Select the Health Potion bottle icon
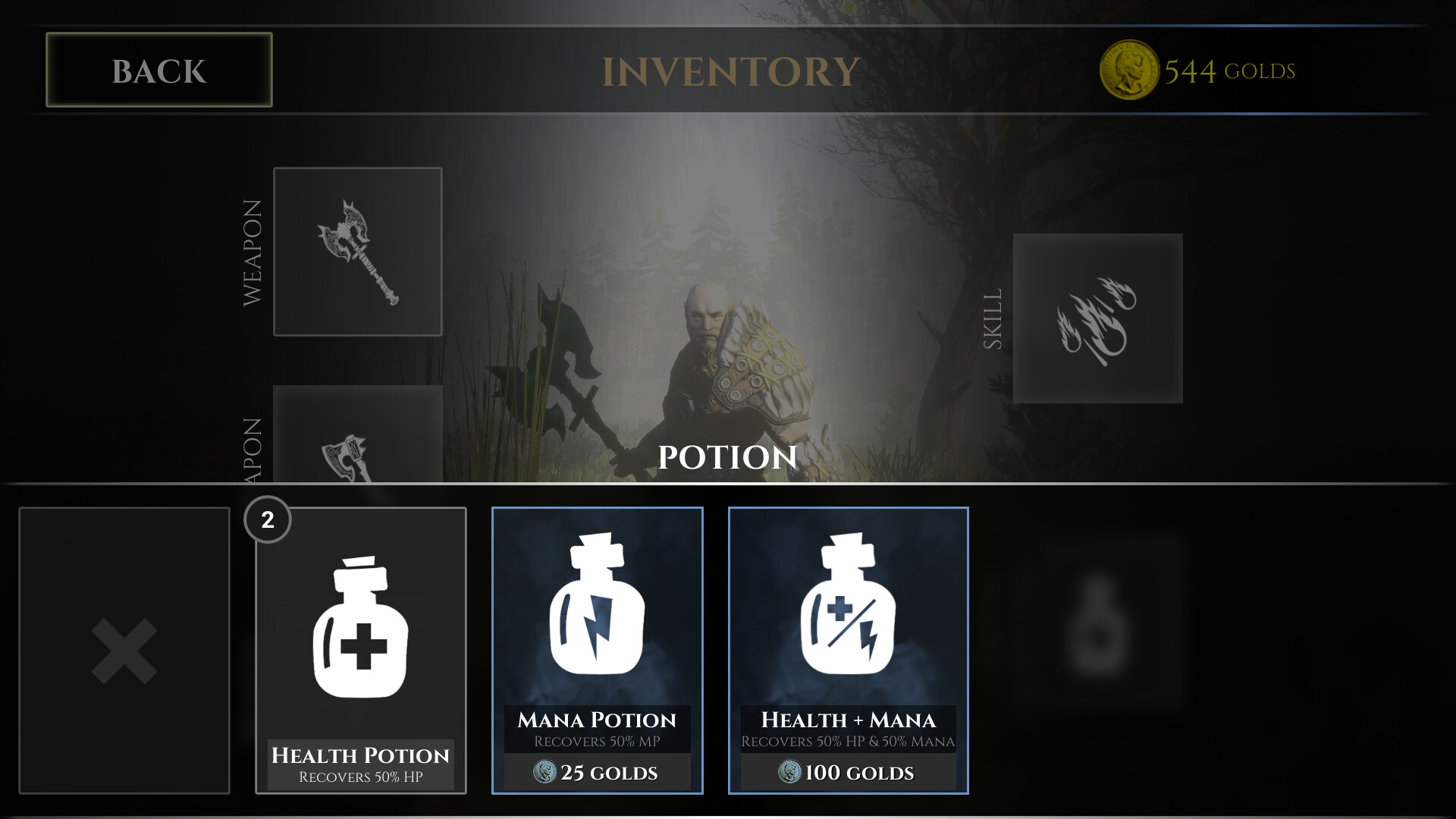The image size is (1456, 819). pyautogui.click(x=359, y=629)
